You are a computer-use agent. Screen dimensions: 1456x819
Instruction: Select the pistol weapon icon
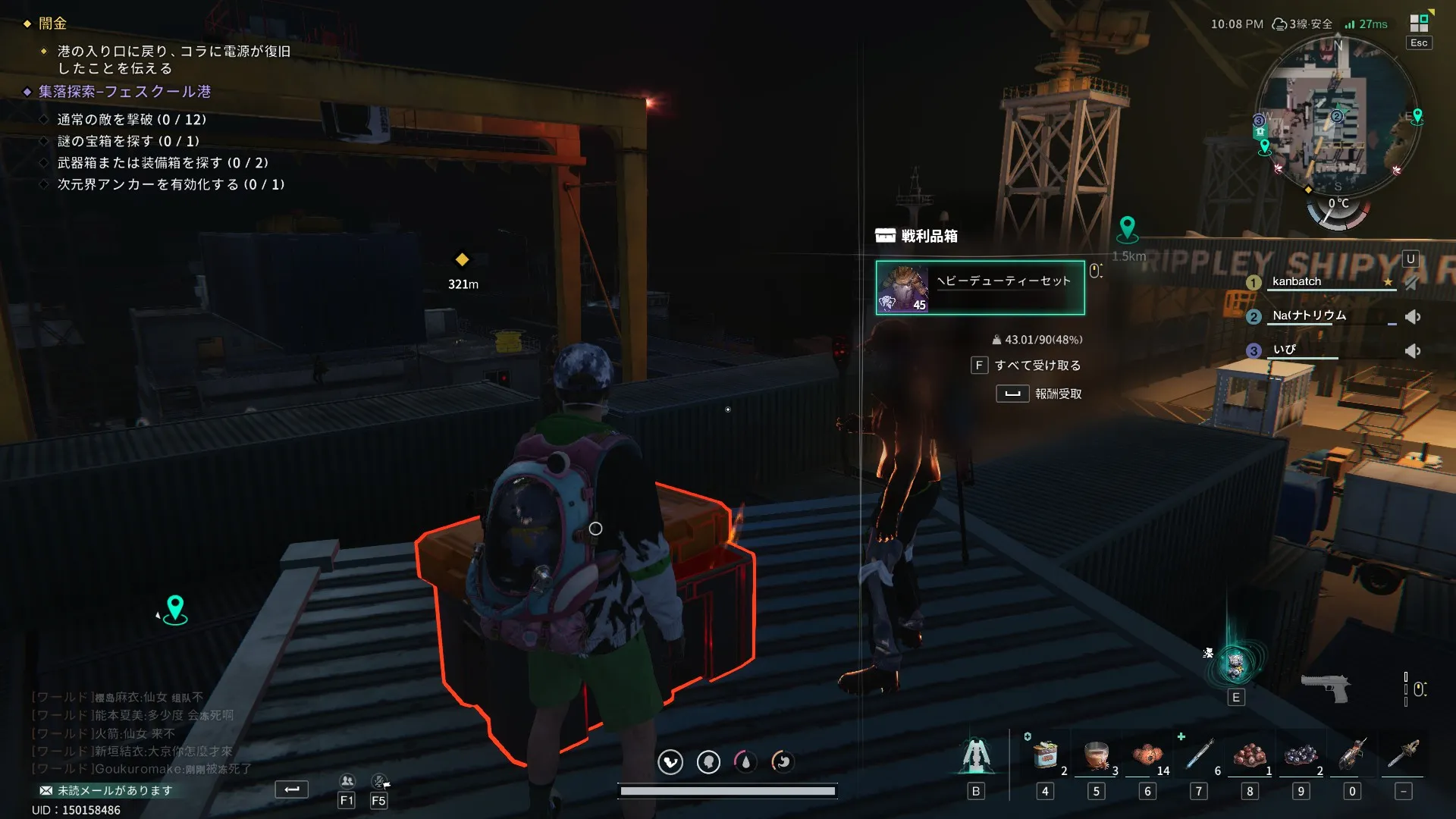(x=1325, y=687)
